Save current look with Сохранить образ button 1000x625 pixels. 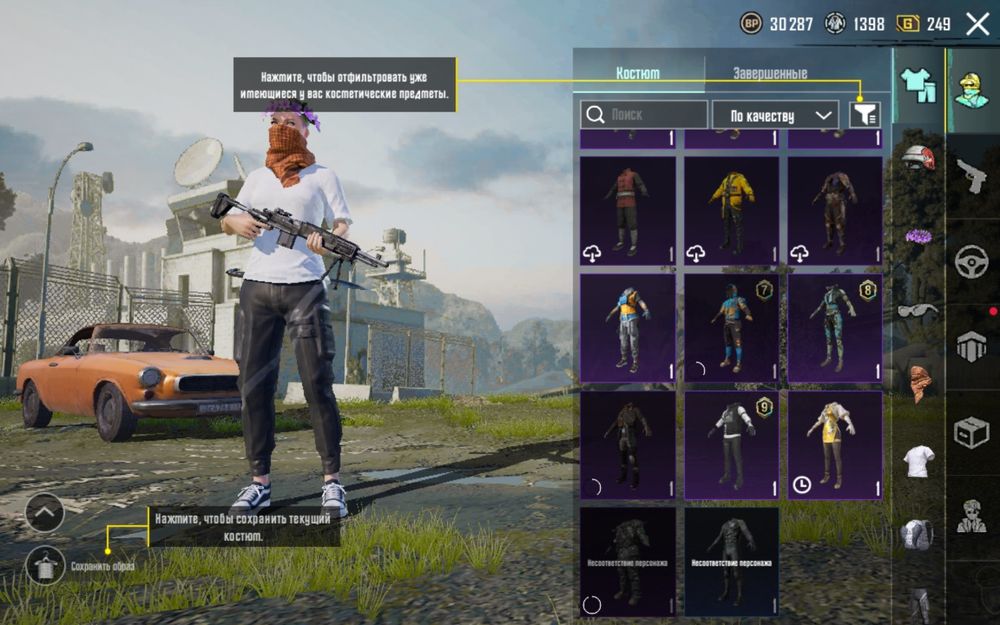pos(46,566)
